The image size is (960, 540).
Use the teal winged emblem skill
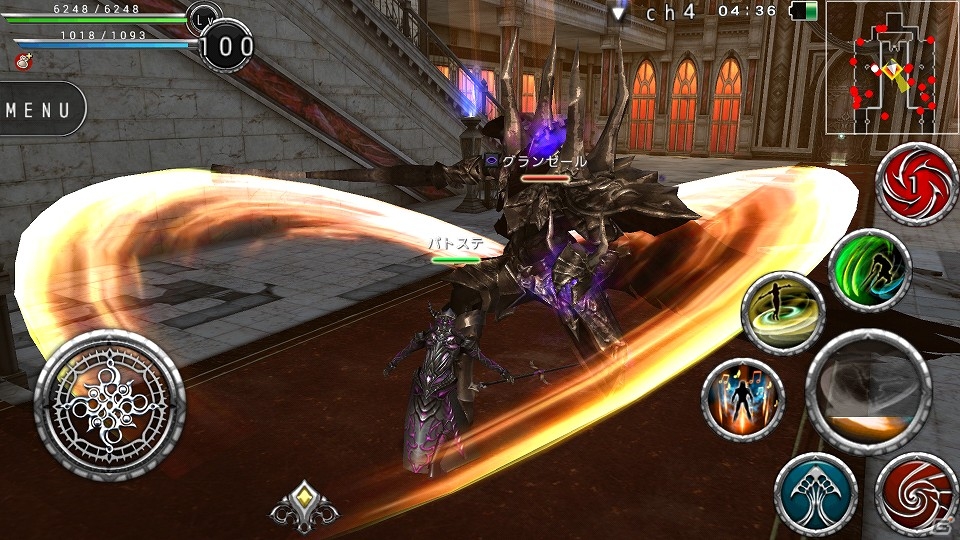[x=815, y=494]
